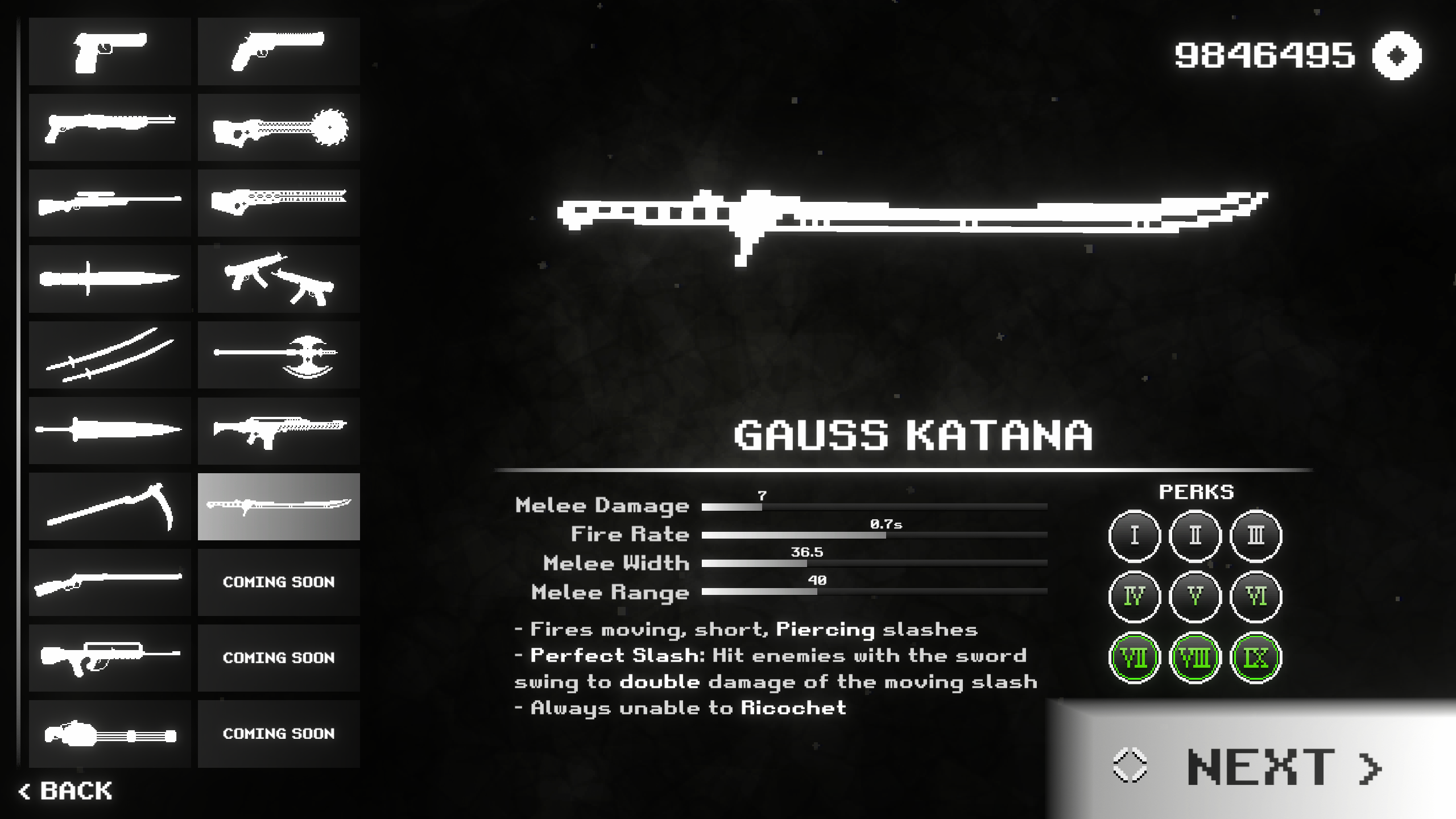Choose the pump shotgun weapon
Viewport: 1456px width, 819px height.
click(x=109, y=127)
